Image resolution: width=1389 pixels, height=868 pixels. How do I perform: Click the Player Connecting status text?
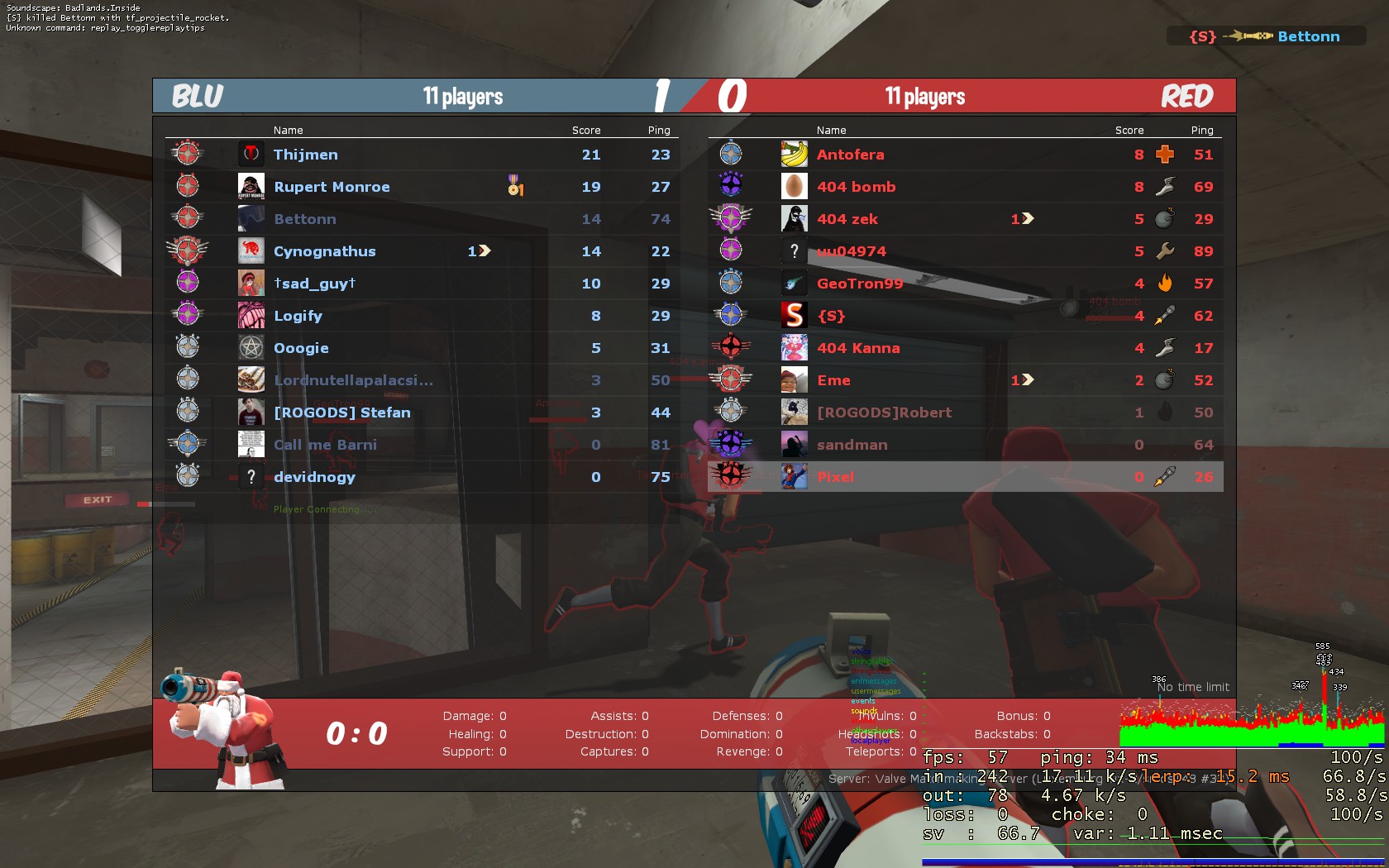[x=325, y=509]
